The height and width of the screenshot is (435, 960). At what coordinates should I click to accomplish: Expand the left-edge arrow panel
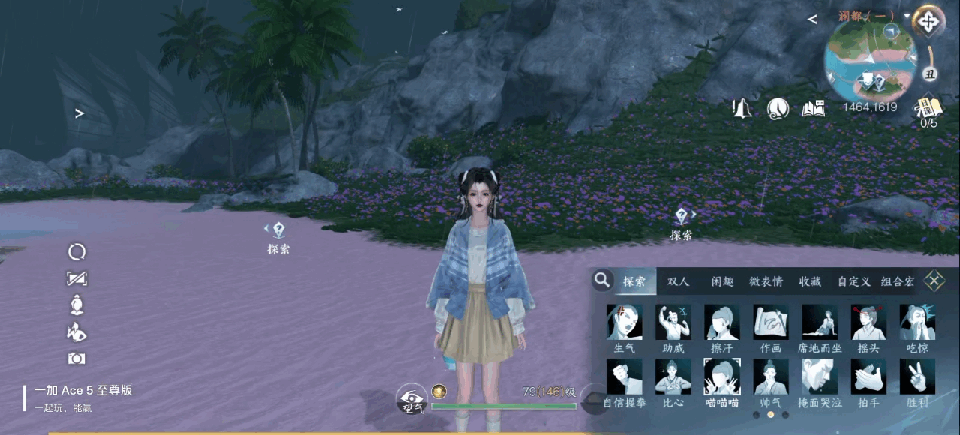[x=79, y=113]
